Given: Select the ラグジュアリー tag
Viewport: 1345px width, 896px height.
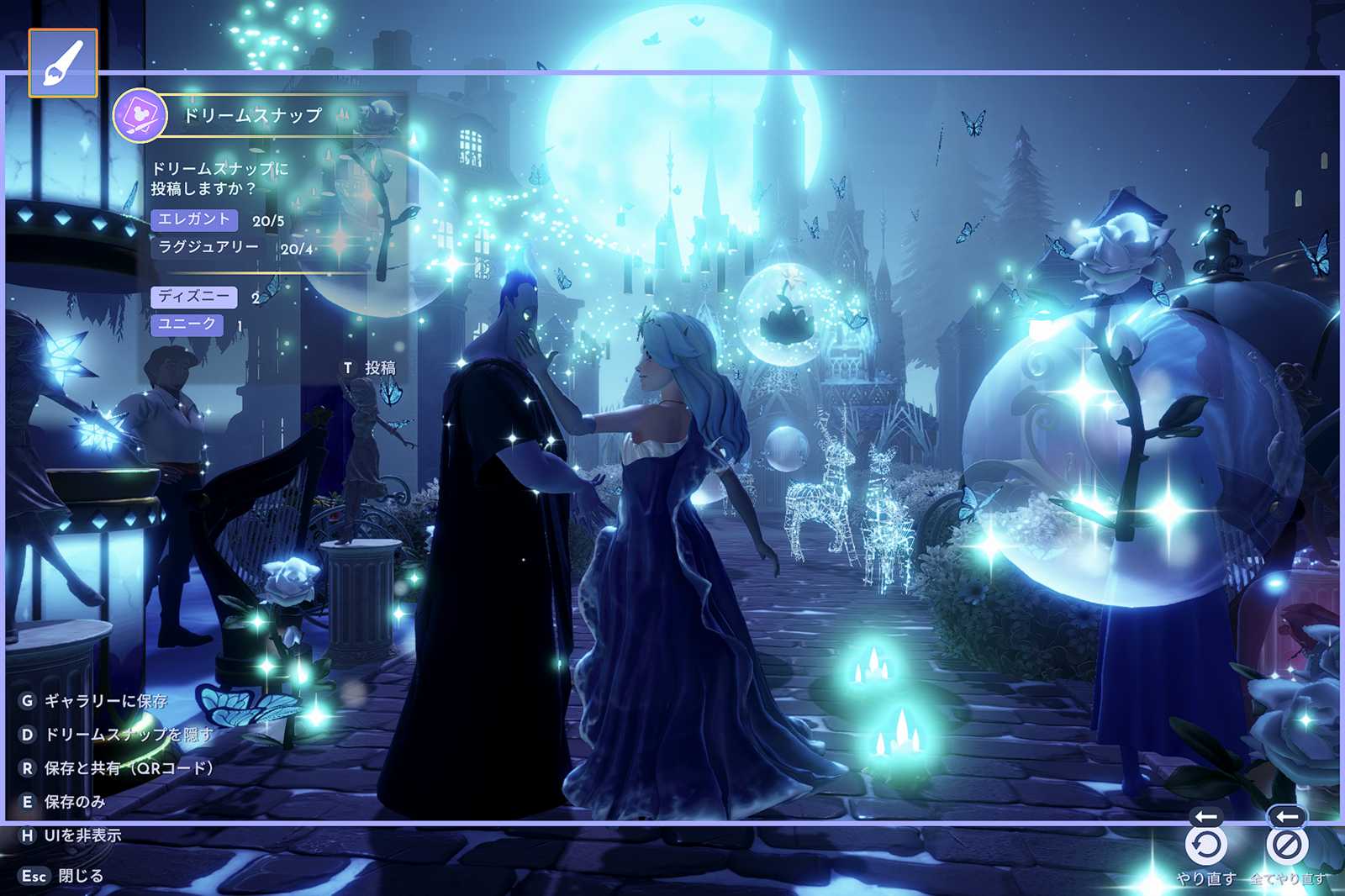Looking at the screenshot, I should click(x=208, y=247).
